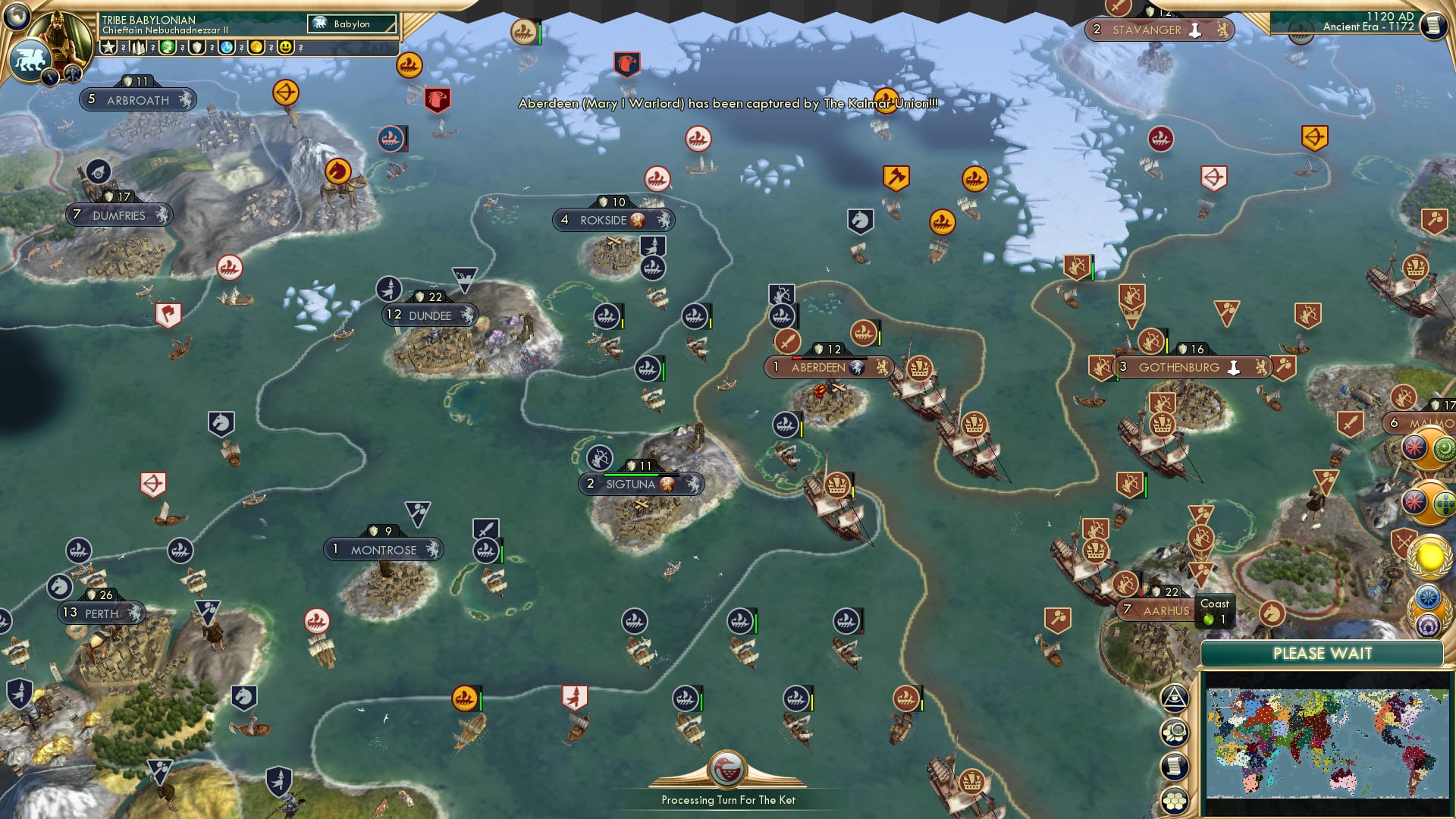Screen dimensions: 1456x819
Task: Click the faith shield icon in the resource bar
Action: [197, 47]
